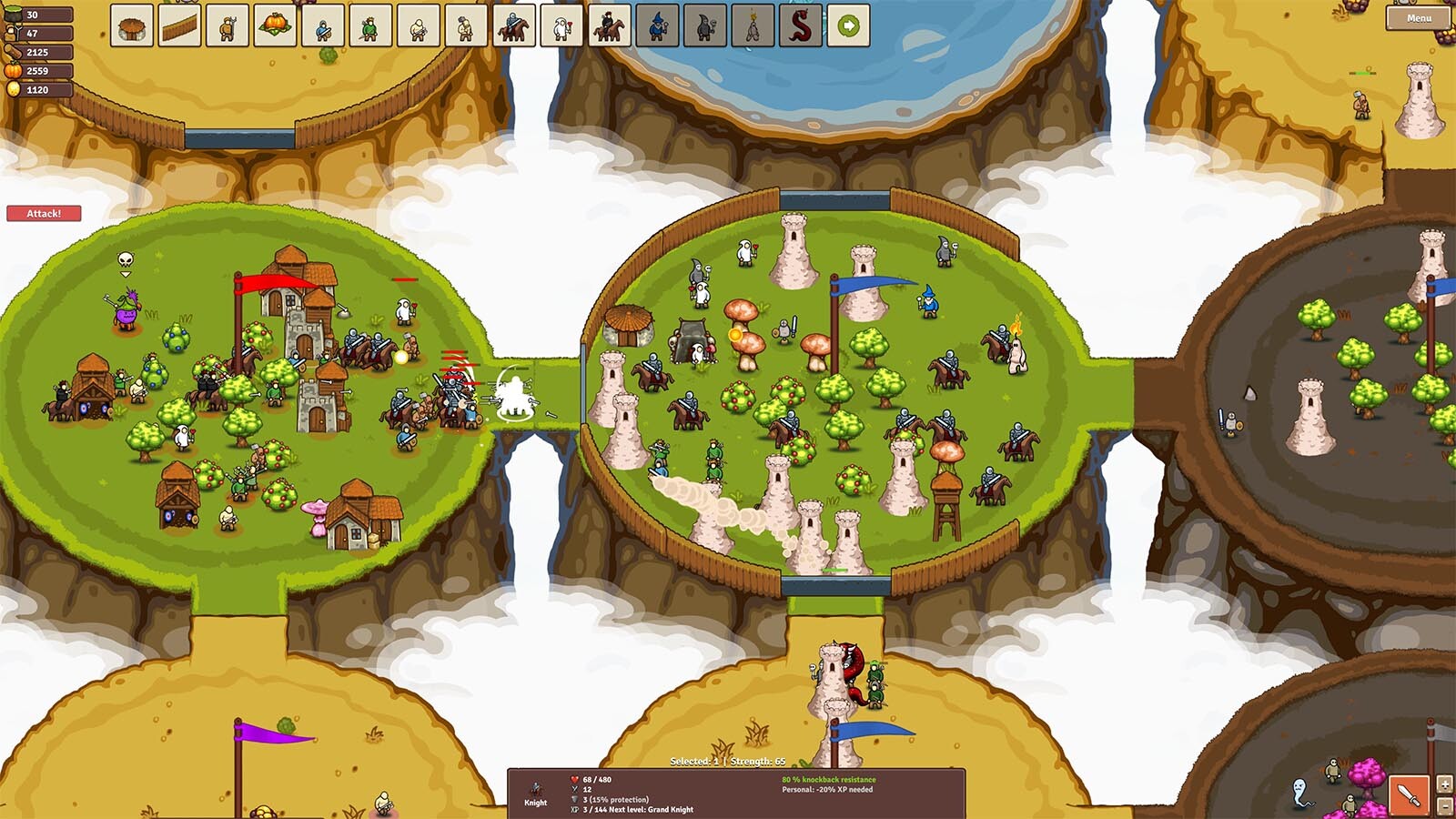This screenshot has width=1456, height=819.
Task: Choose the wooden wall build icon
Action: point(180,26)
